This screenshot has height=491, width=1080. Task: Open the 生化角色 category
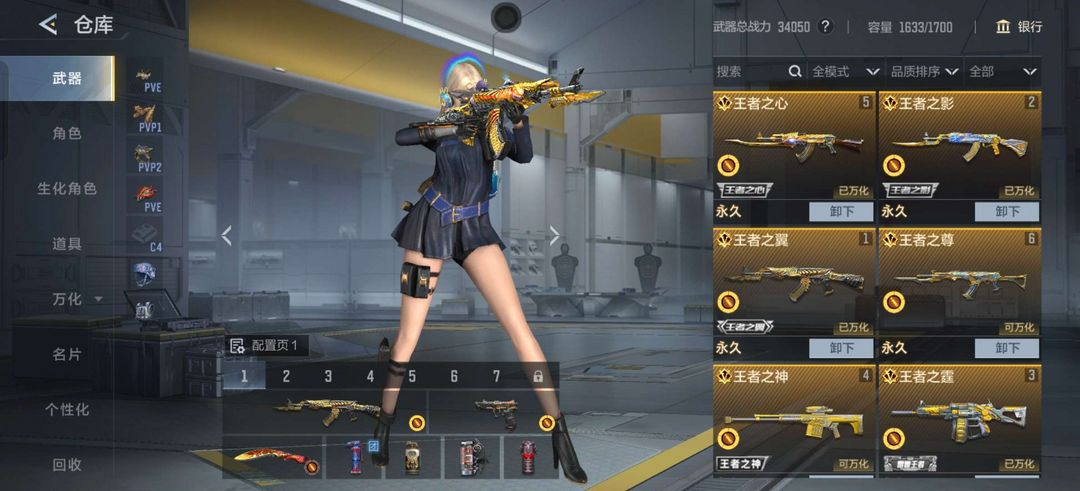click(x=67, y=188)
